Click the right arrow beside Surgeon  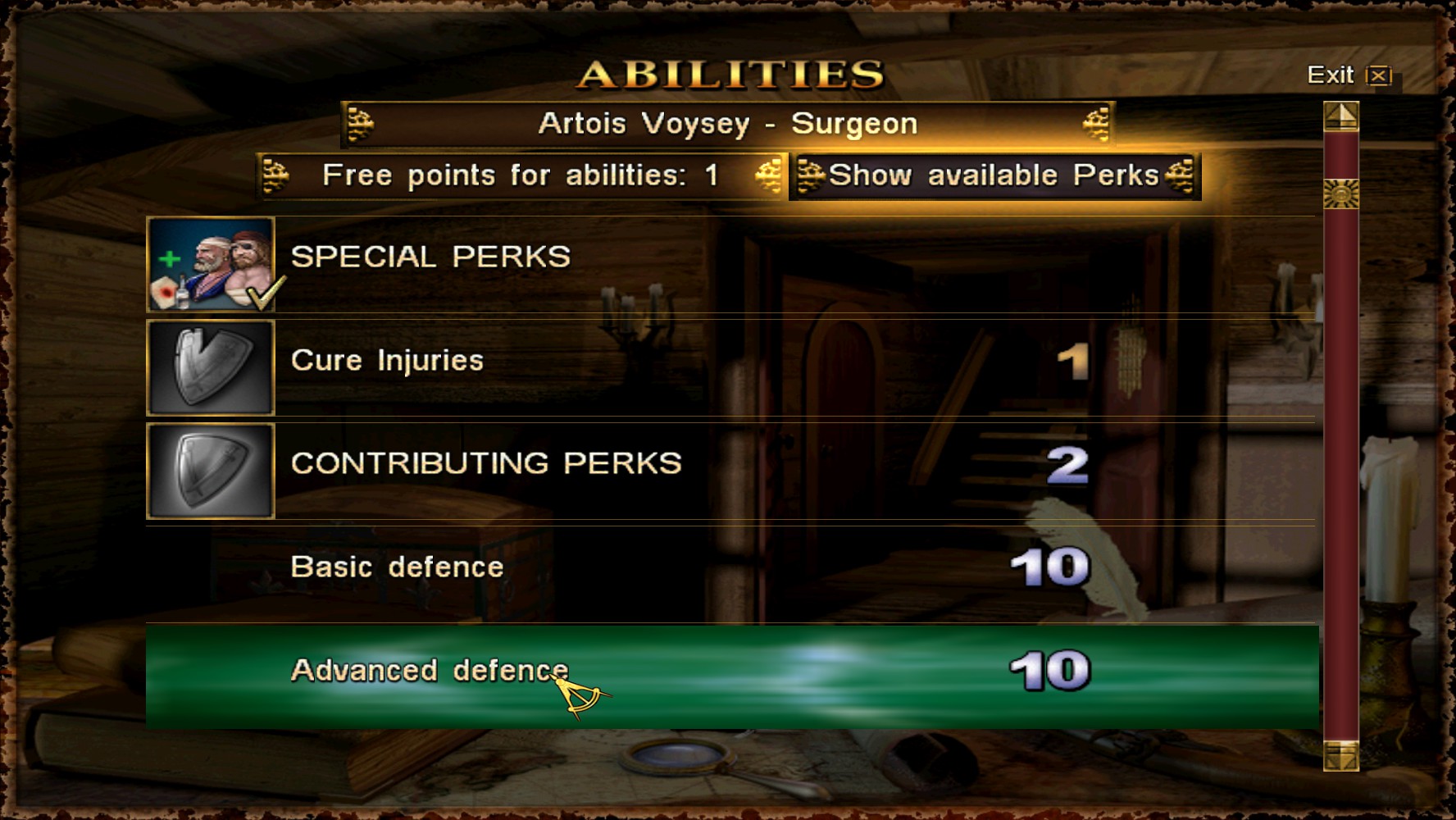pos(1096,124)
